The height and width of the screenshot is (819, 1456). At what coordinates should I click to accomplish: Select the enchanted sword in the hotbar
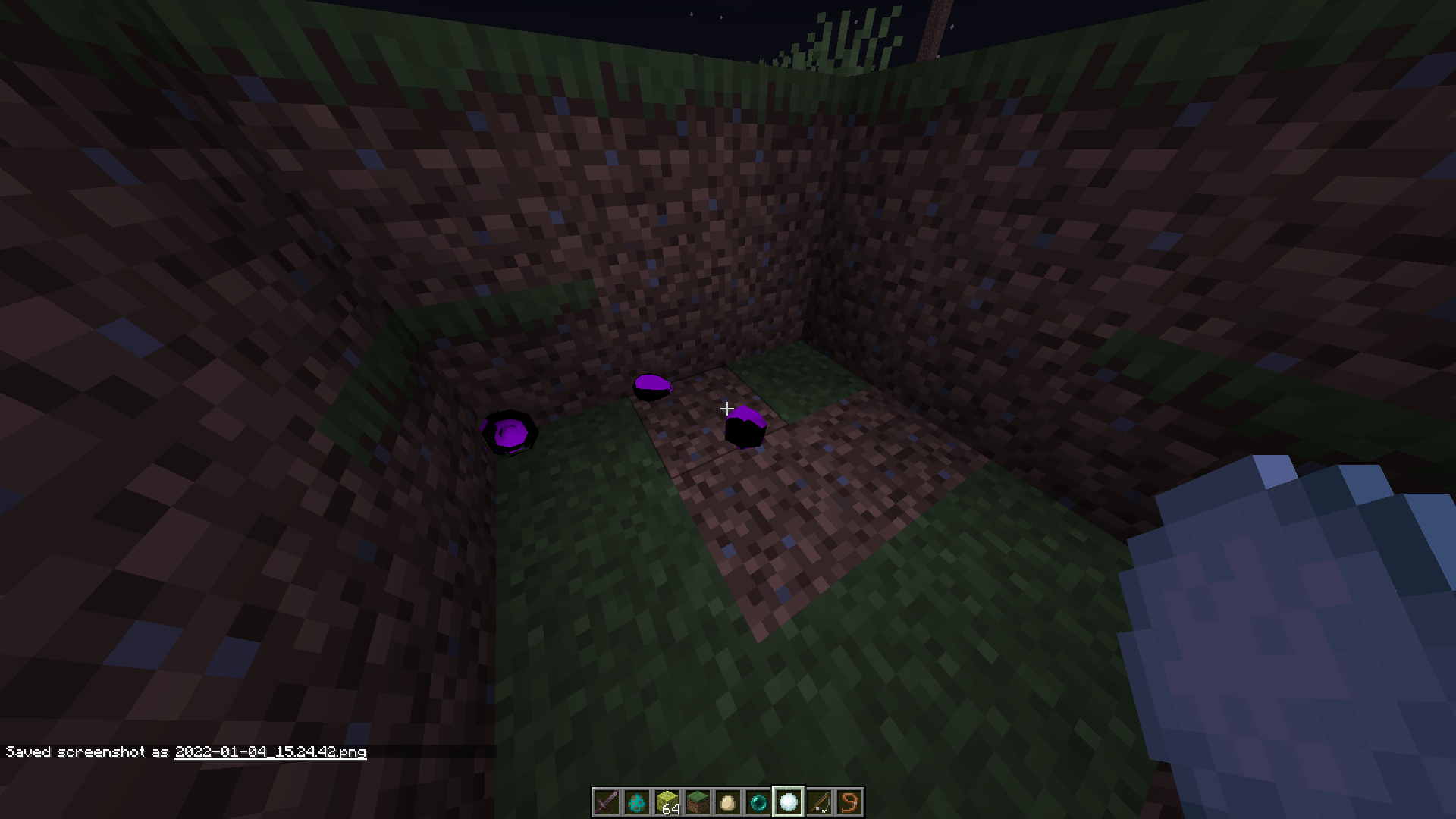point(607,802)
